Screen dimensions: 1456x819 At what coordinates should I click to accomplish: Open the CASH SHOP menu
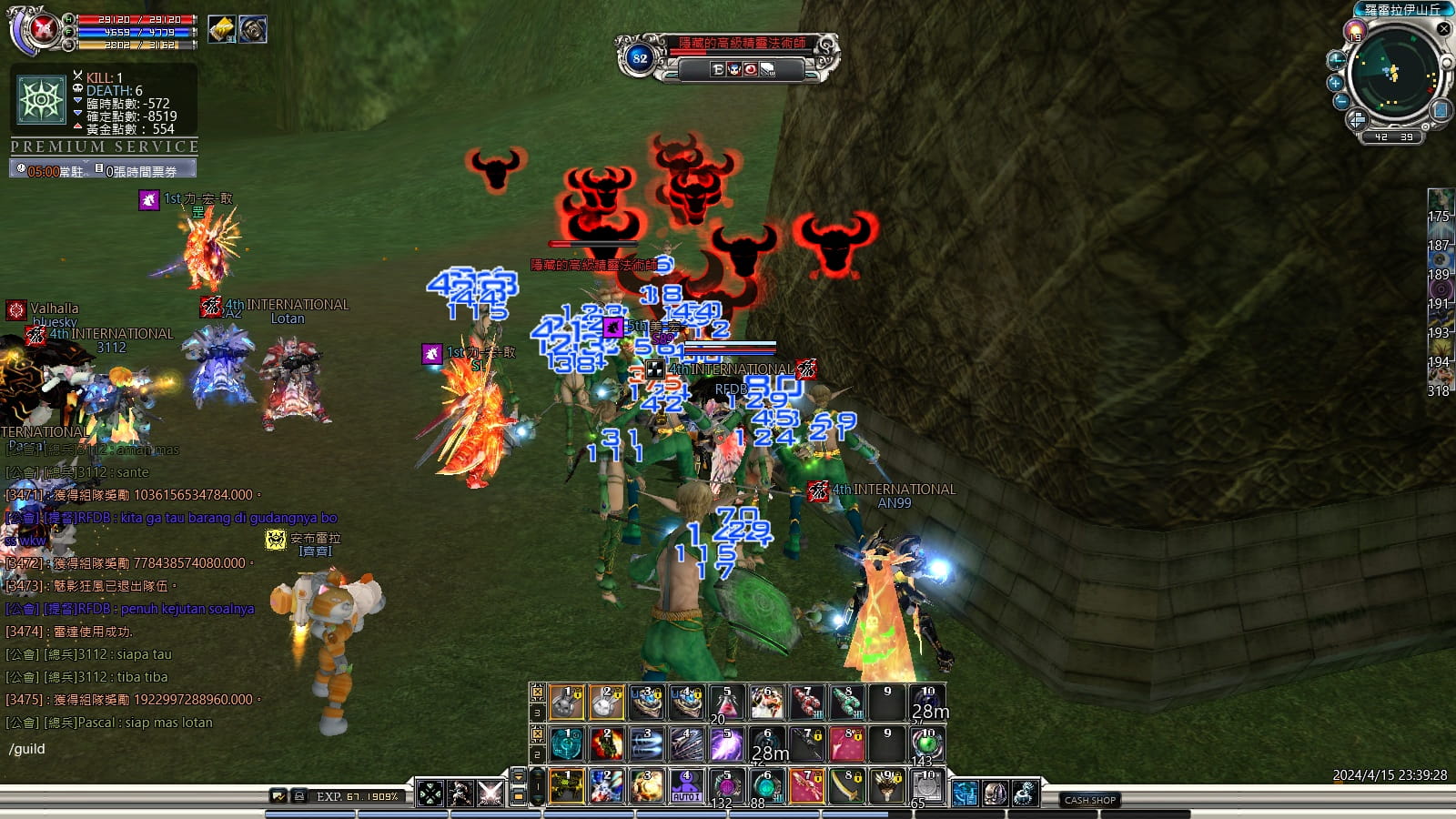coord(1089,799)
